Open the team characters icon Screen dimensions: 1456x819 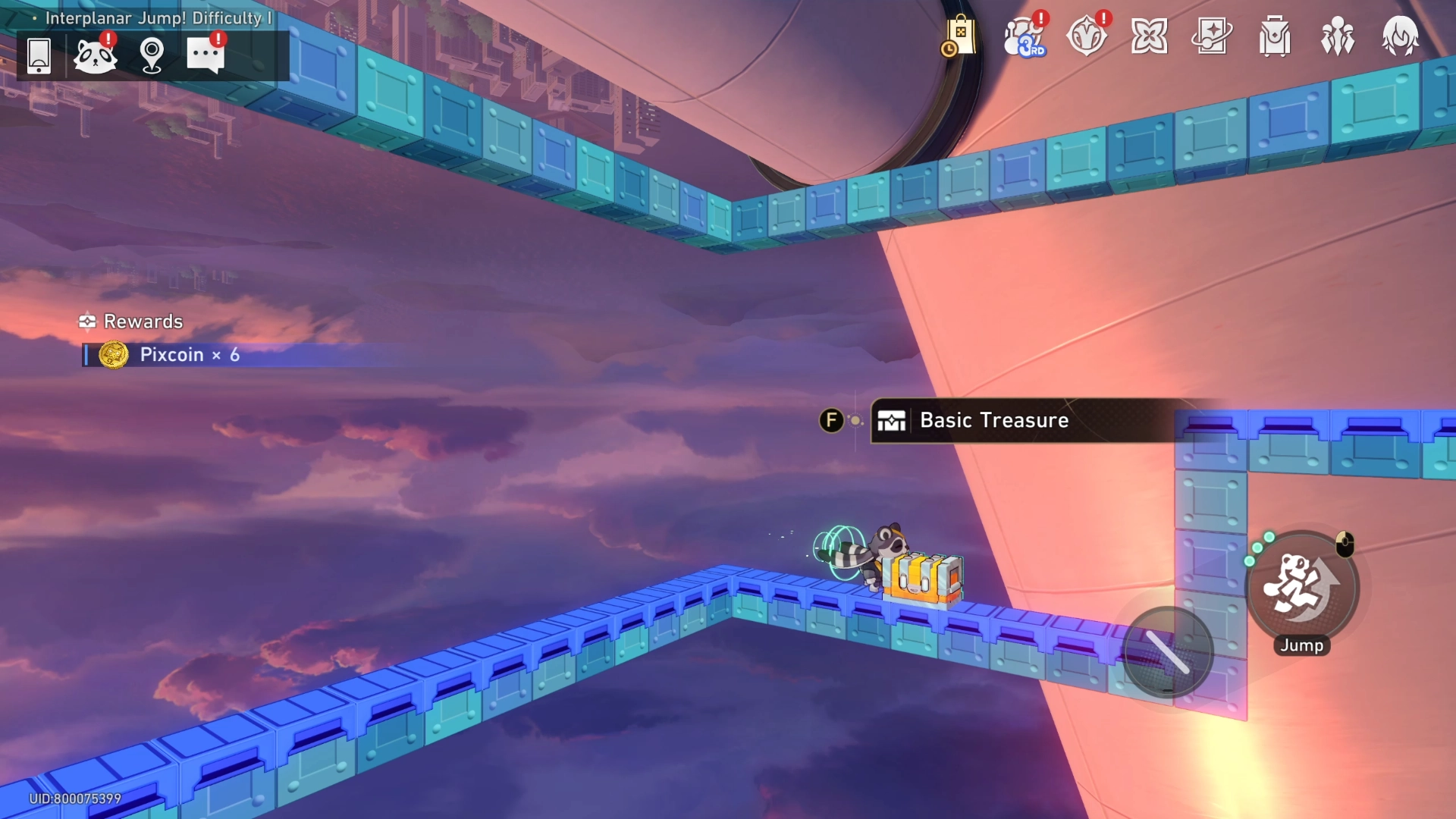pyautogui.click(x=1338, y=36)
